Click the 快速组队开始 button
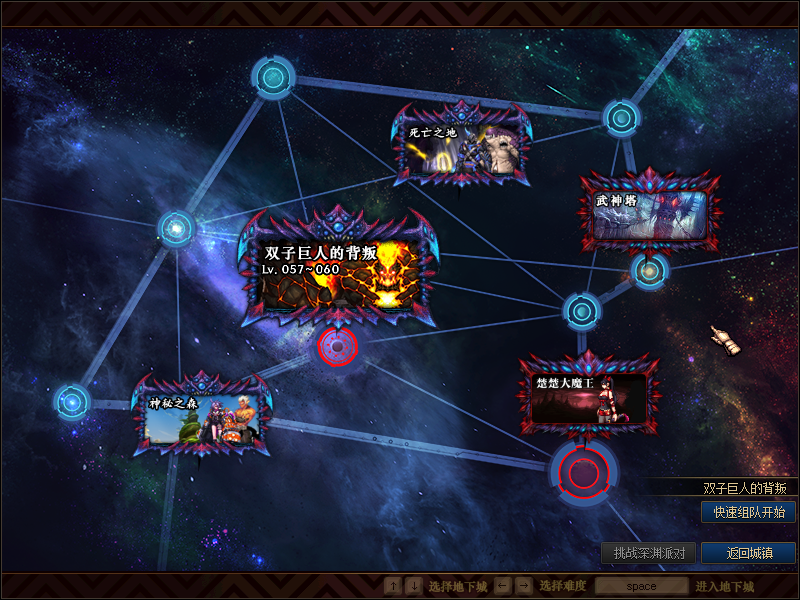This screenshot has height=600, width=800. (748, 512)
